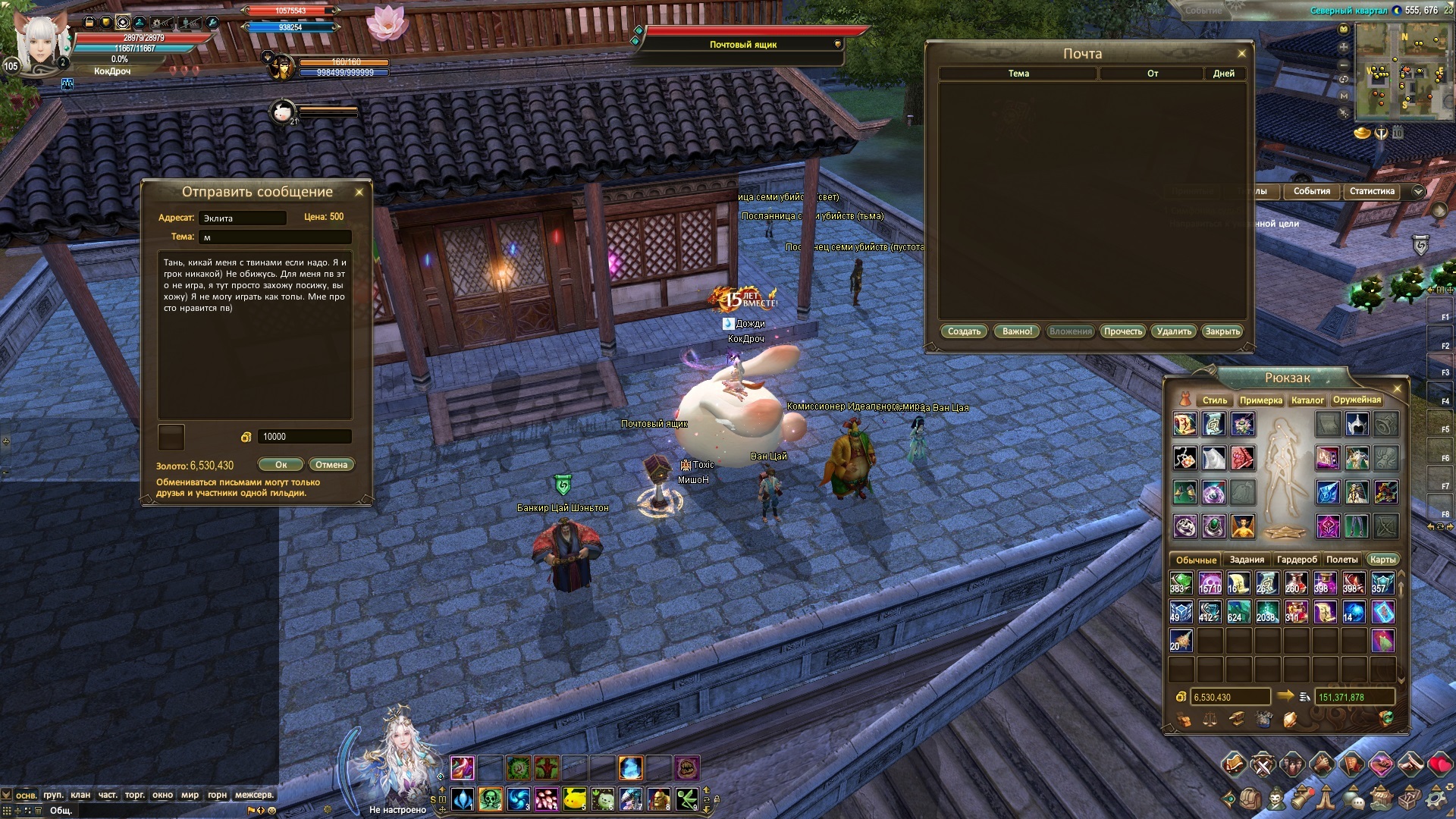Viewport: 1456px width, 819px height.
Task: Focus the gold amount input field
Action: pyautogui.click(x=305, y=437)
